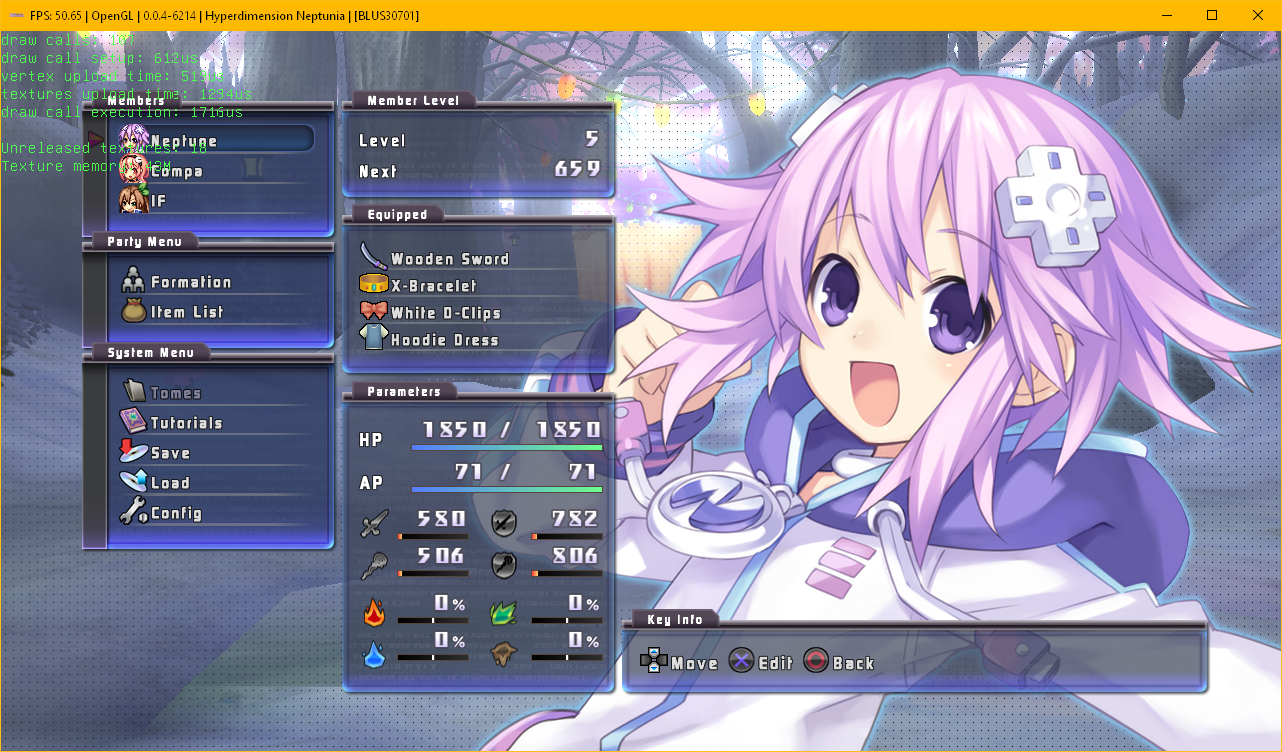
Task: Select the Hoodie Dress equipment slot
Action: [444, 340]
